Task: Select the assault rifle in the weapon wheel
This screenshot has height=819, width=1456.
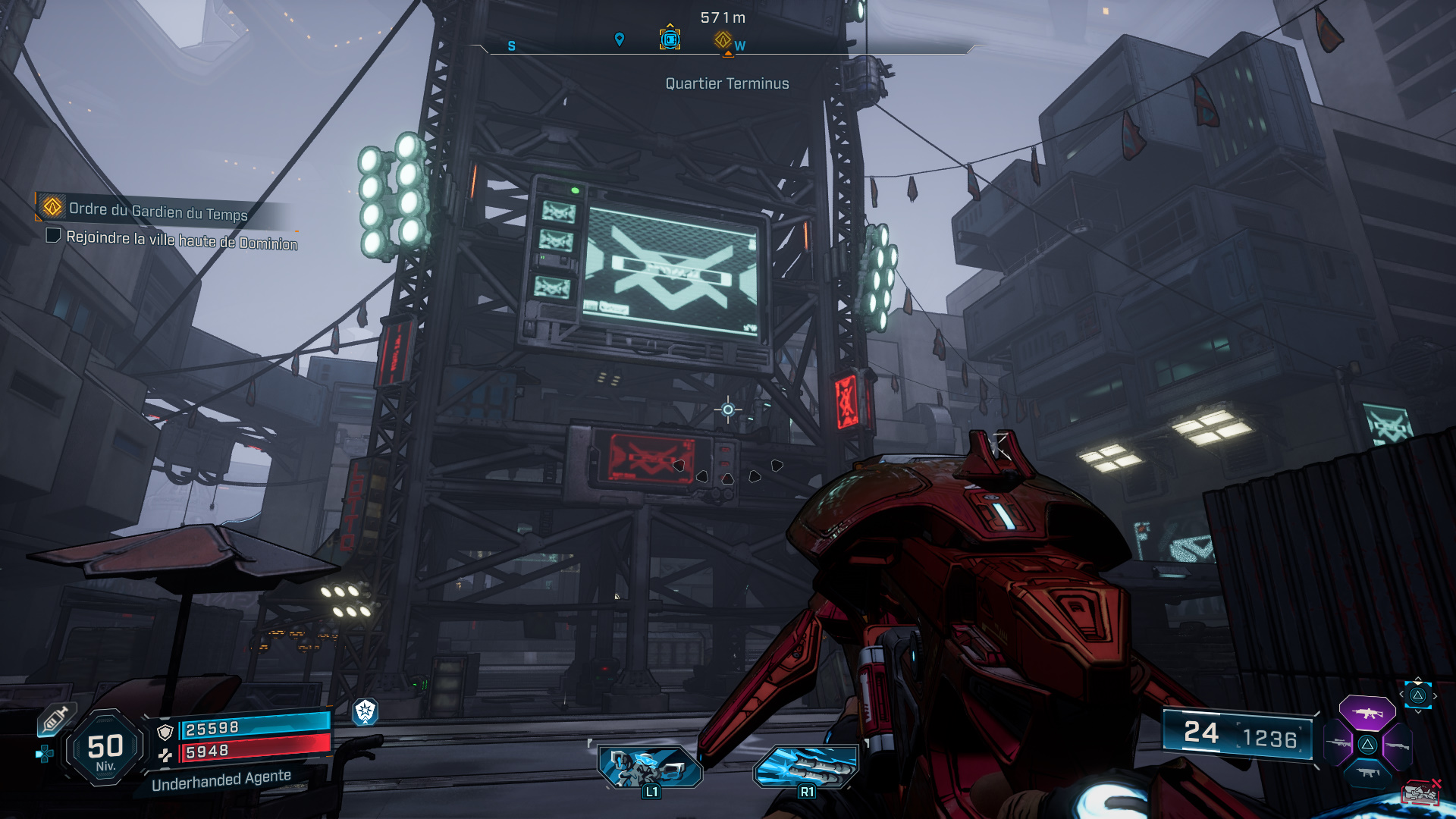Action: pyautogui.click(x=1367, y=713)
